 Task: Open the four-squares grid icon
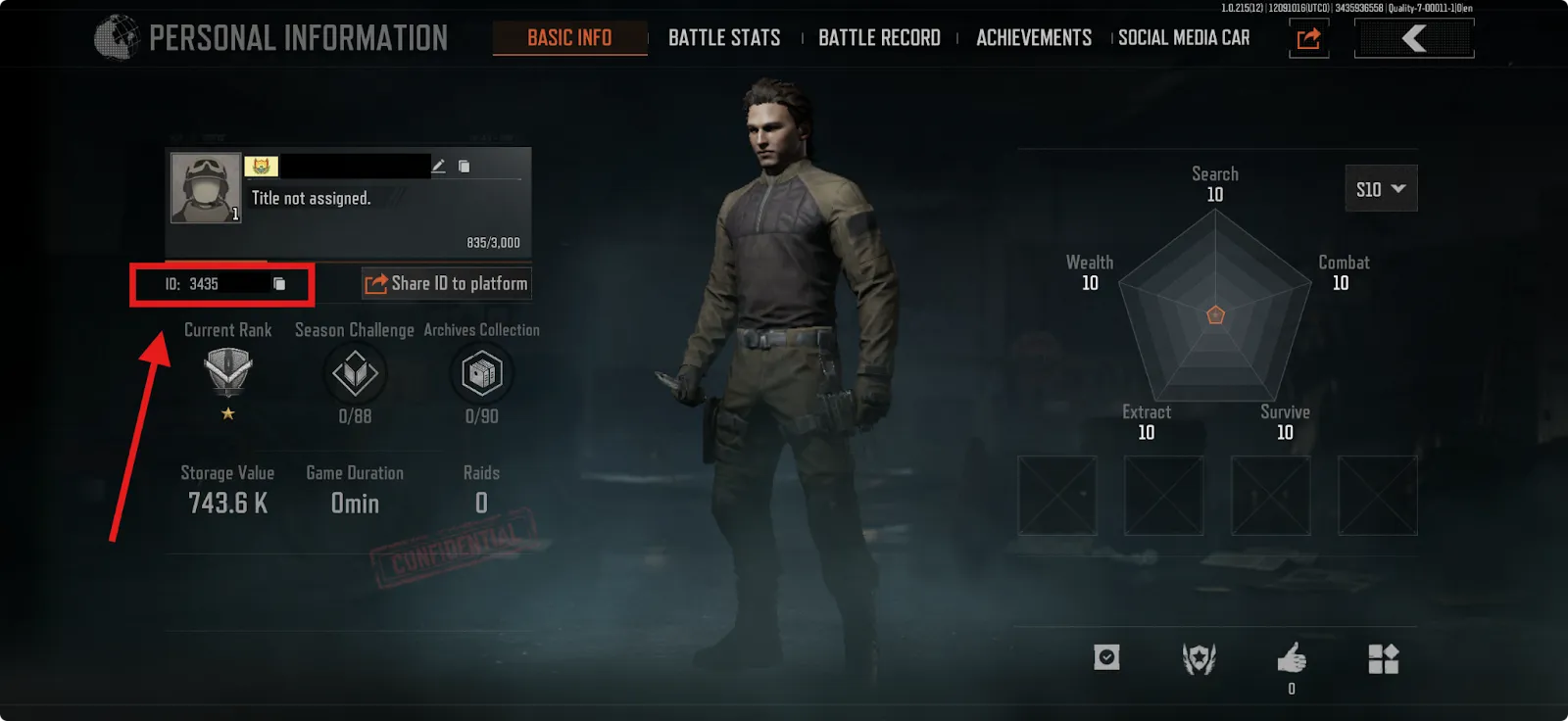click(1383, 659)
